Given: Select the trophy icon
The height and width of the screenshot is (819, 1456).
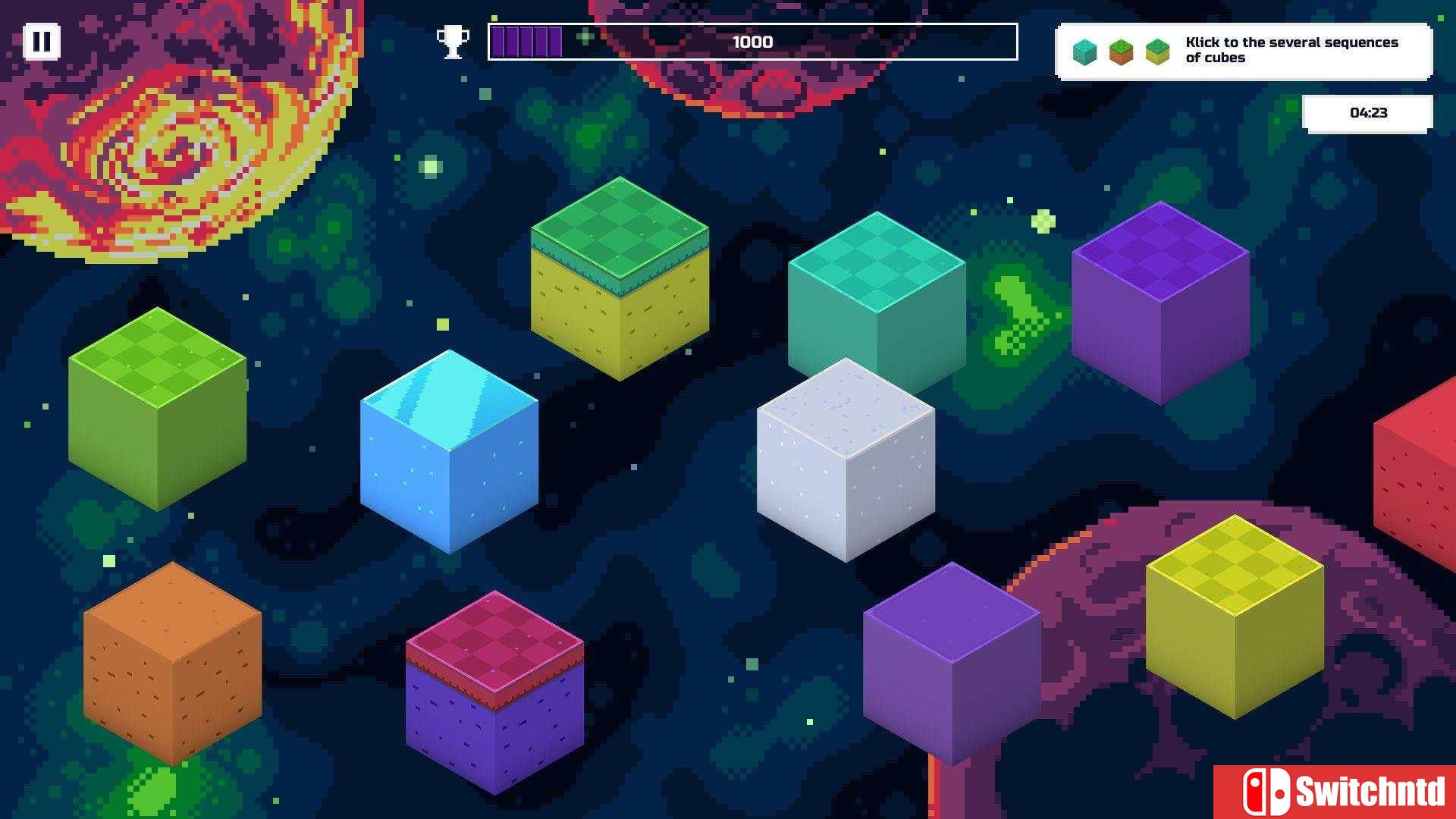Looking at the screenshot, I should (x=453, y=42).
